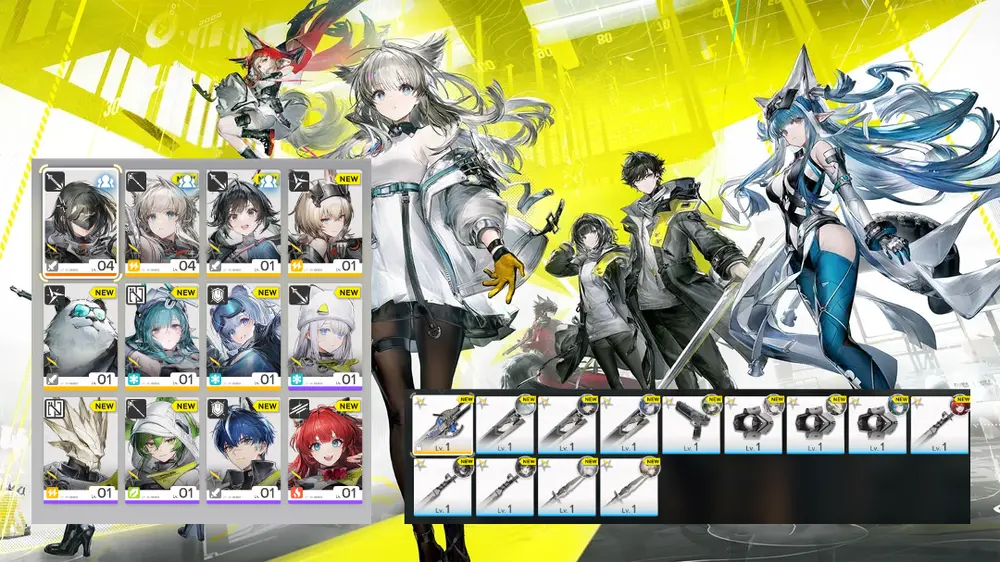Select the hooded blue-goggles operator card
Screen dimensions: 1000x562
(x=243, y=336)
